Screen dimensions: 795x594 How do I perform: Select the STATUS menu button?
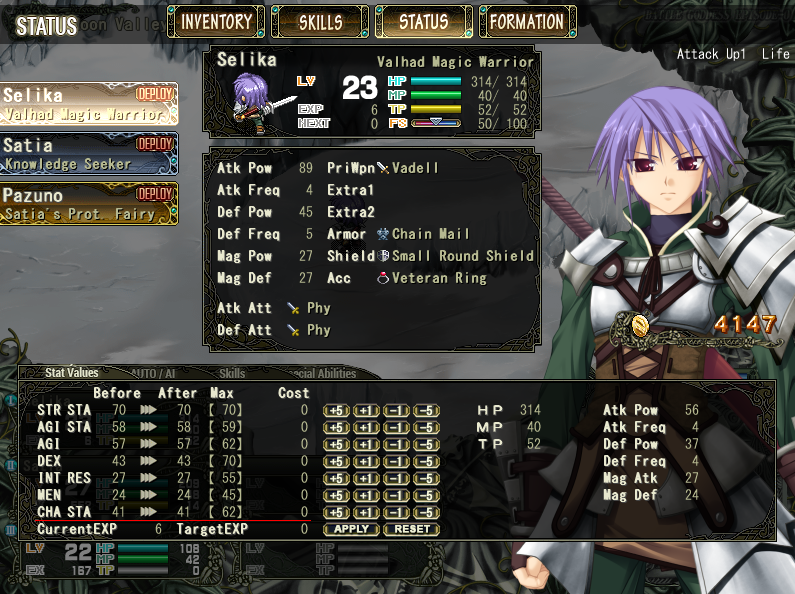pyautogui.click(x=424, y=21)
